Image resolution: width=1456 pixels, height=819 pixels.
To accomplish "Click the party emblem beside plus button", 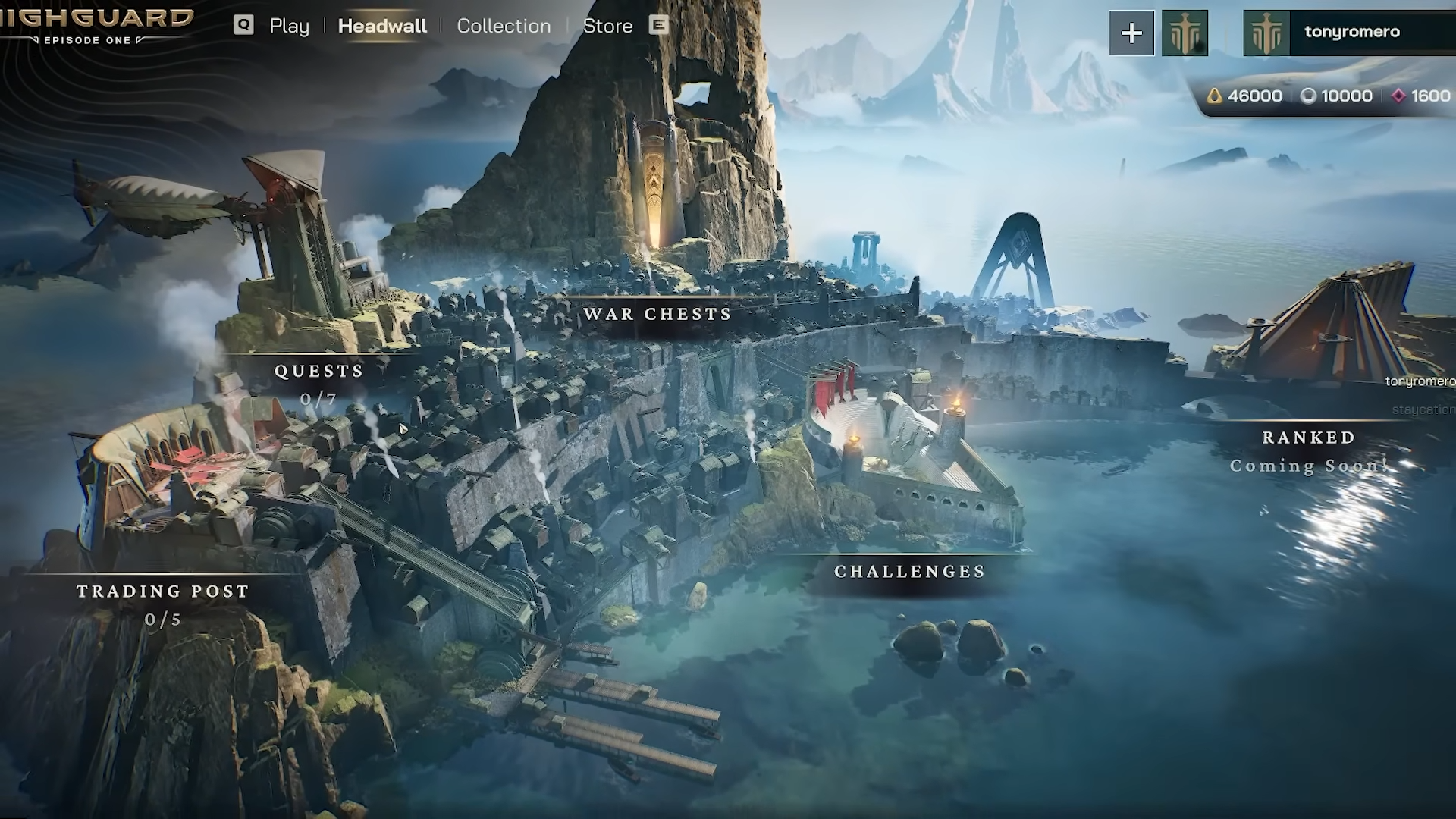I will pos(1185,33).
